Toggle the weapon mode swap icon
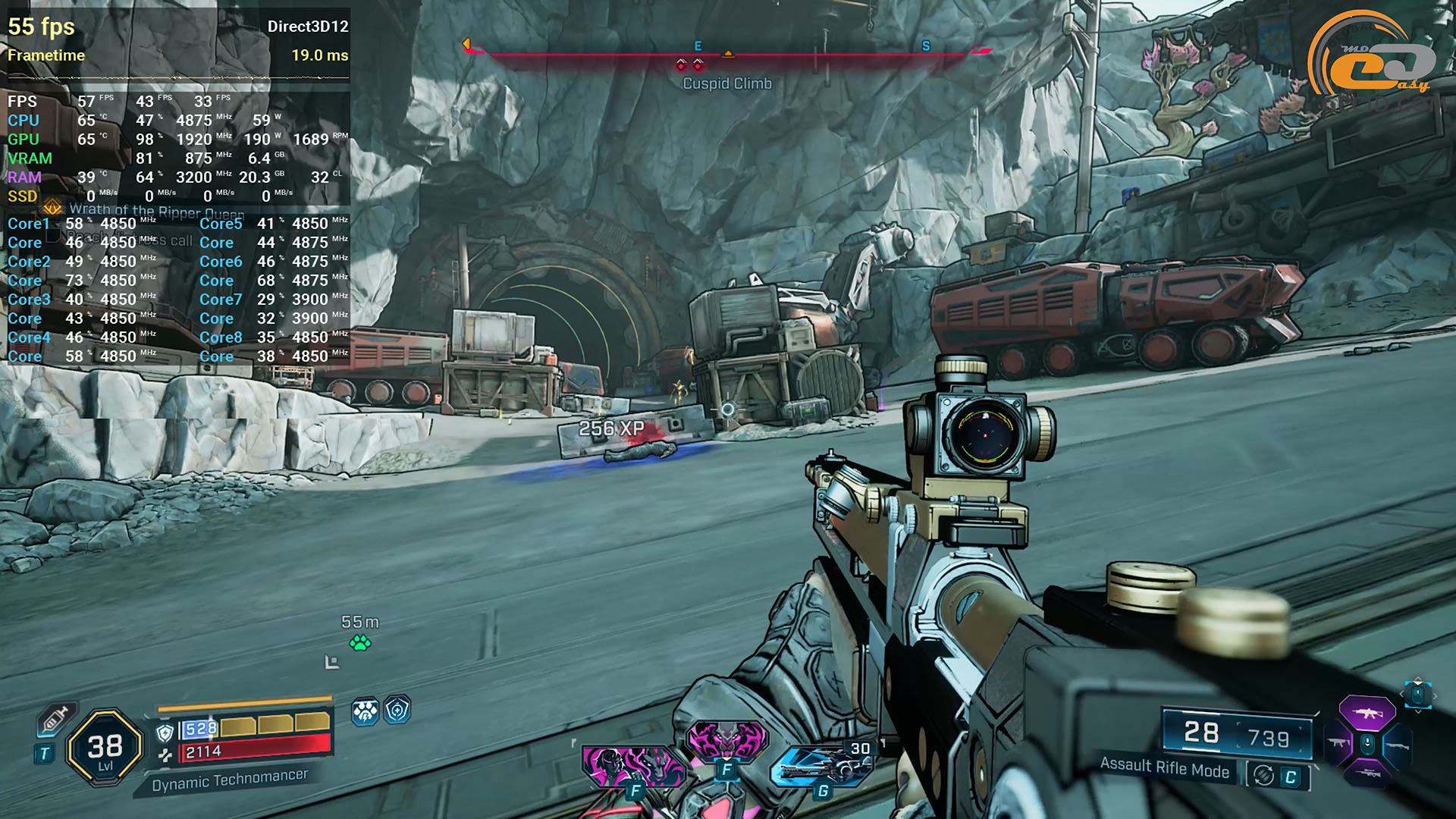The image size is (1456, 819). pos(1263,775)
